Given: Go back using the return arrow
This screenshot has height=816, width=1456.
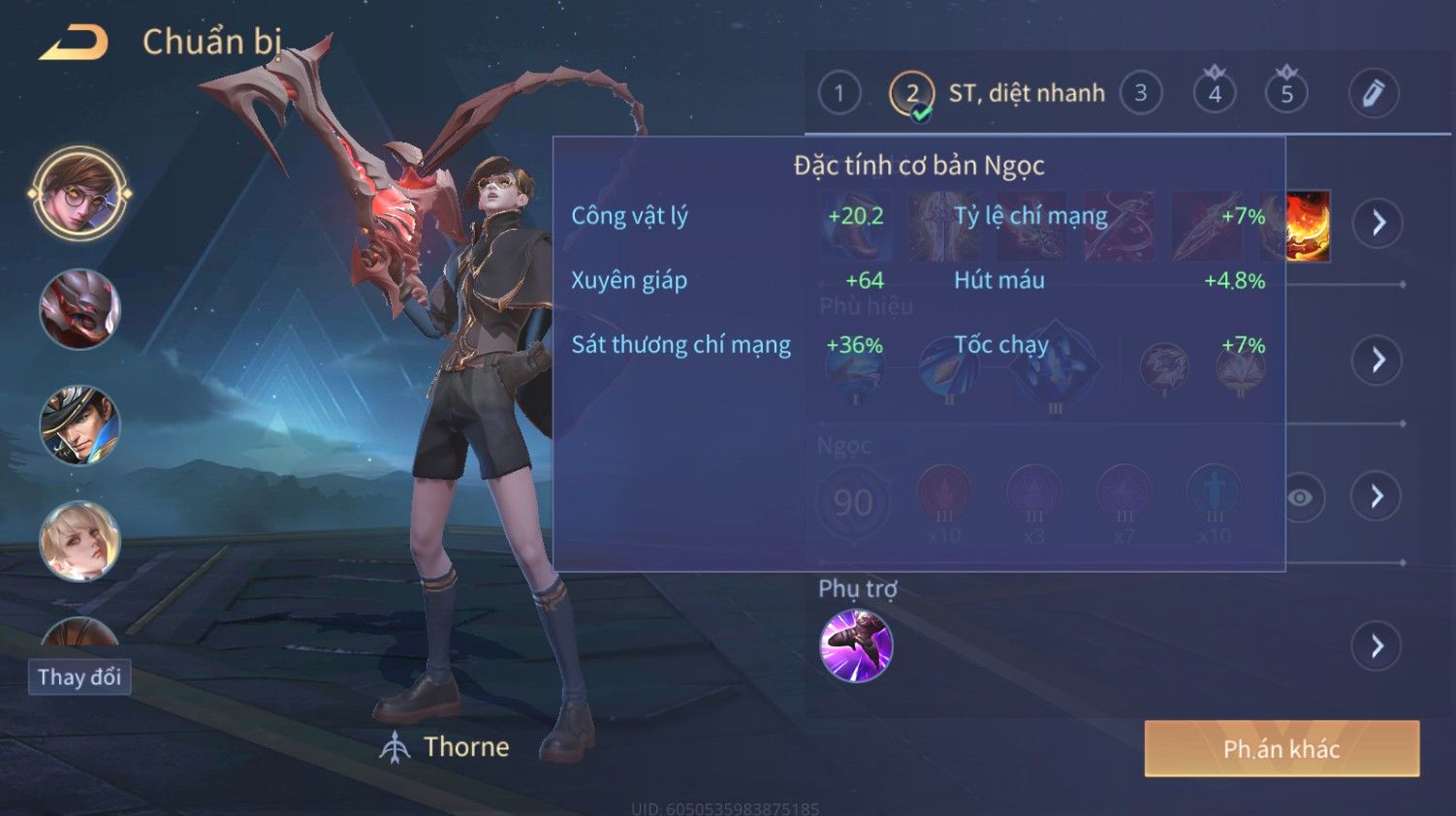Looking at the screenshot, I should 74,43.
